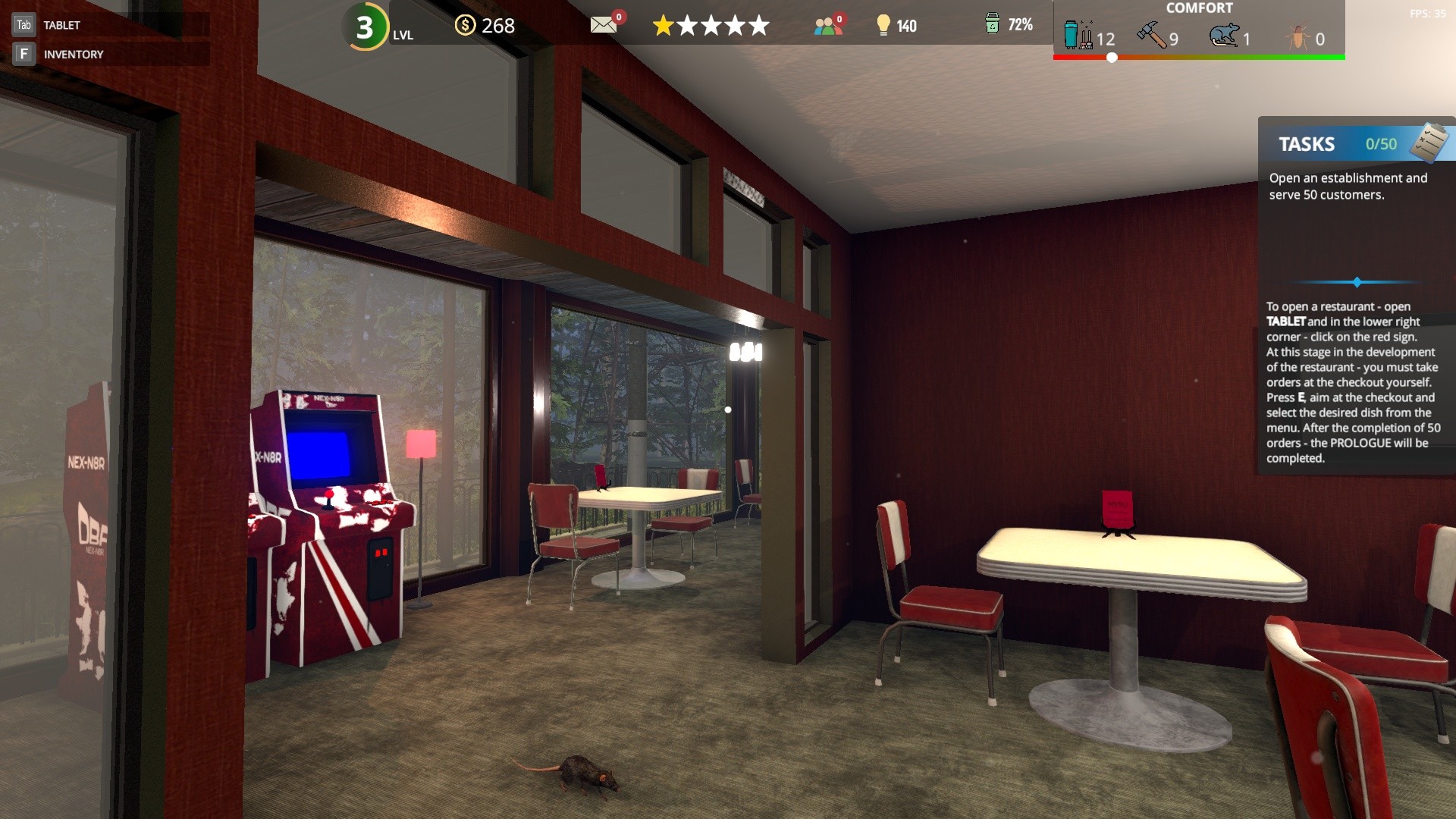Open the Tab TABLET menu

coord(61,24)
